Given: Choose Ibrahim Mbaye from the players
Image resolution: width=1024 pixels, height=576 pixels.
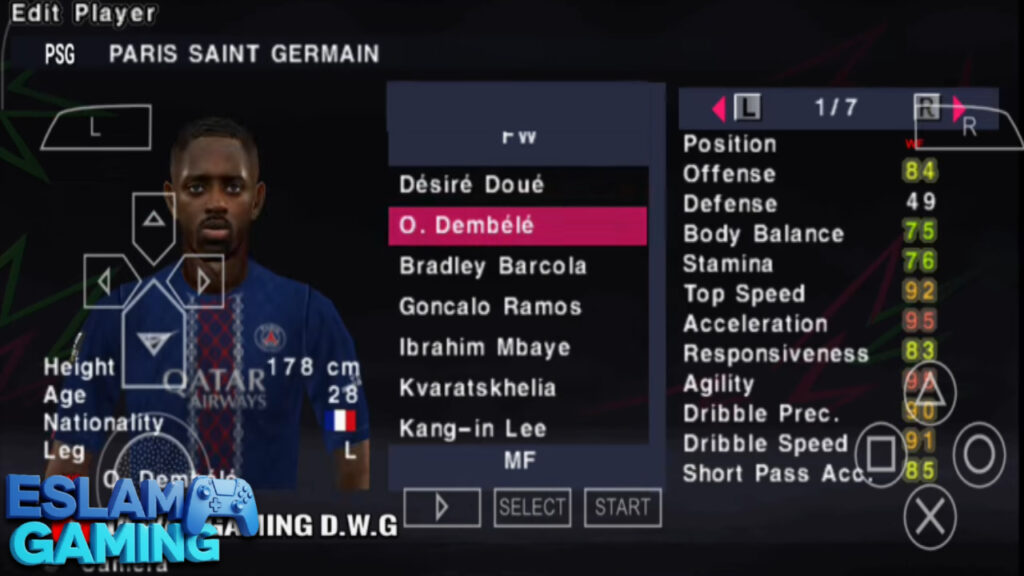Looking at the screenshot, I should pos(485,348).
